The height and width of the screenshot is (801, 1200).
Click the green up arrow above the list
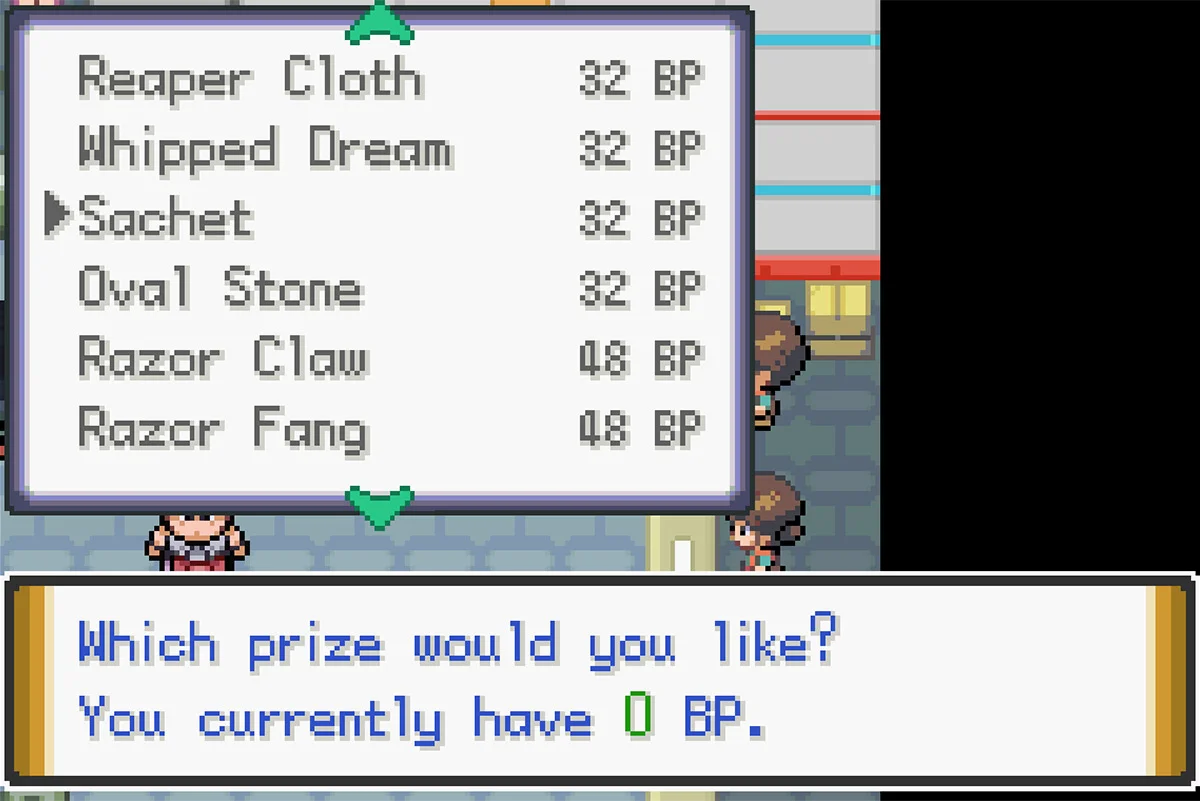pos(379,24)
